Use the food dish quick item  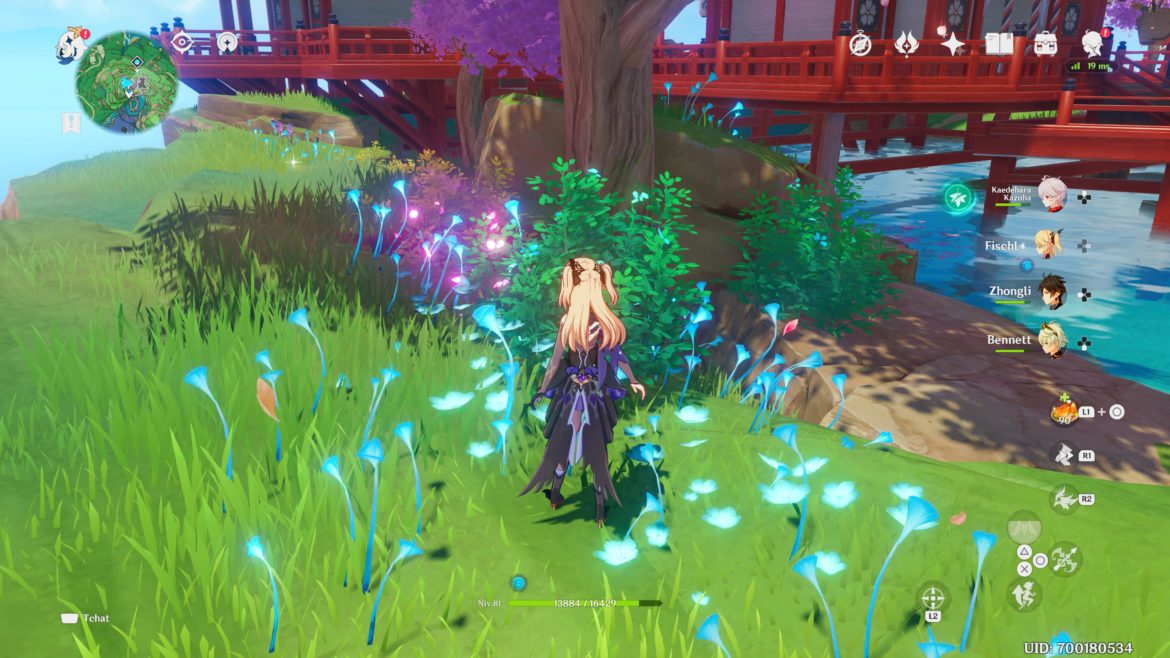(x=1063, y=410)
